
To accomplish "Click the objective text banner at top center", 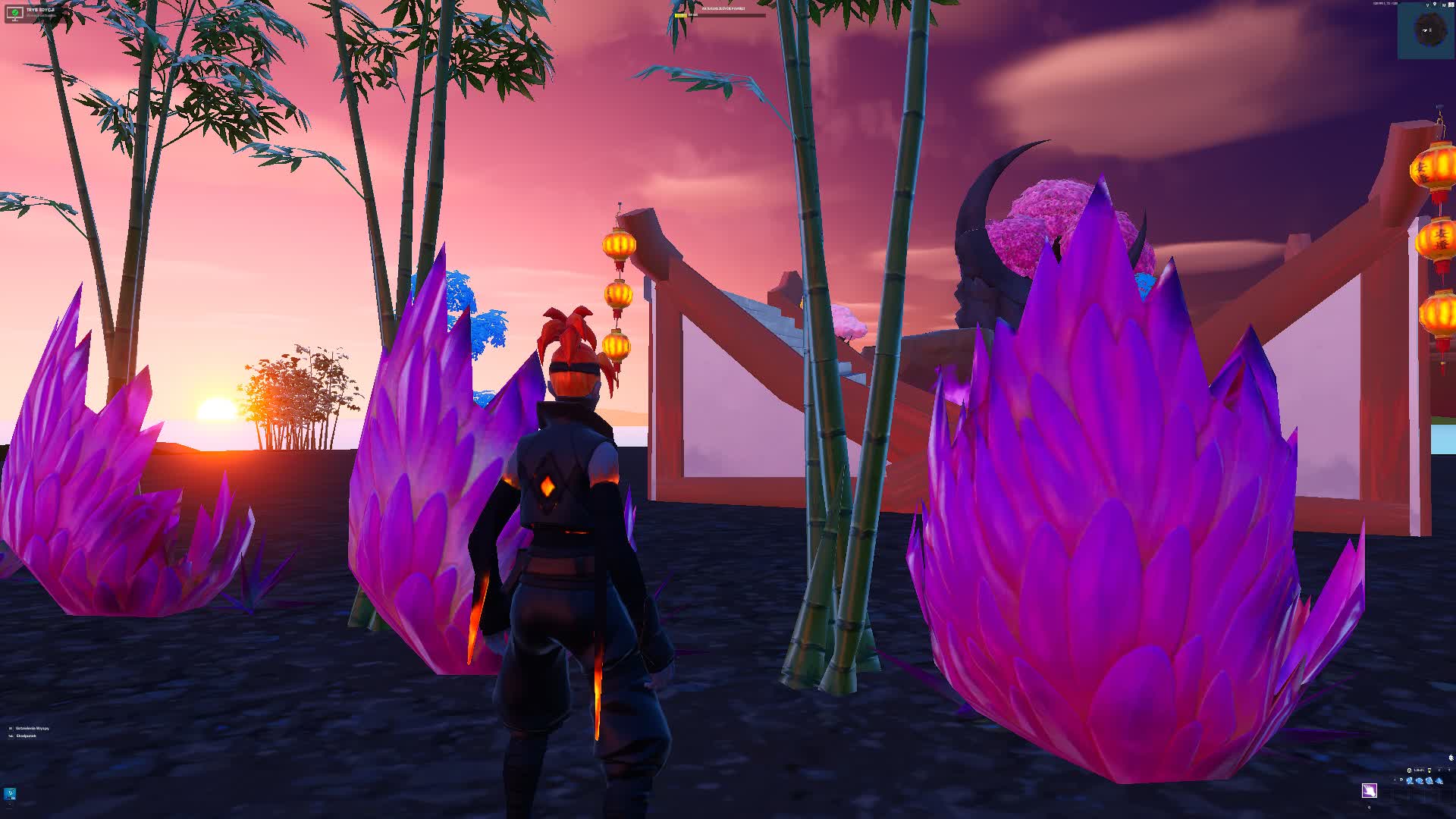I will tap(723, 9).
